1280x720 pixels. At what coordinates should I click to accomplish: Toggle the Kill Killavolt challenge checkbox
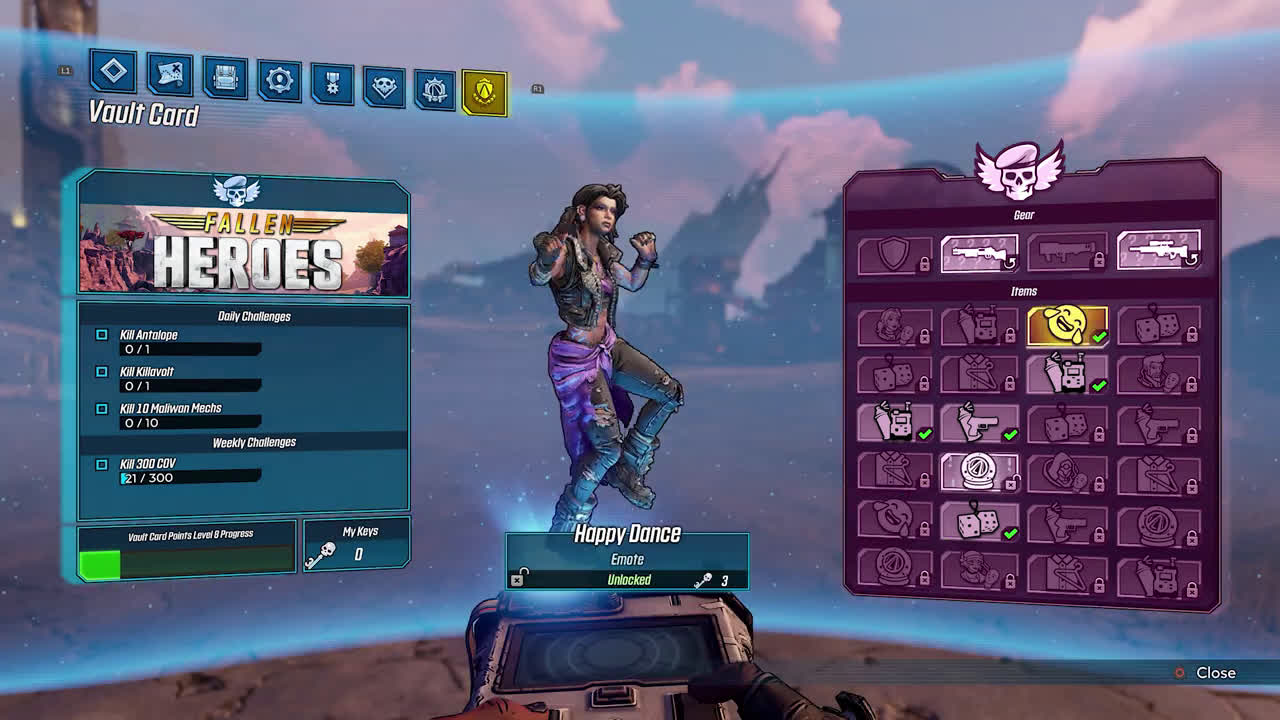[x=100, y=371]
